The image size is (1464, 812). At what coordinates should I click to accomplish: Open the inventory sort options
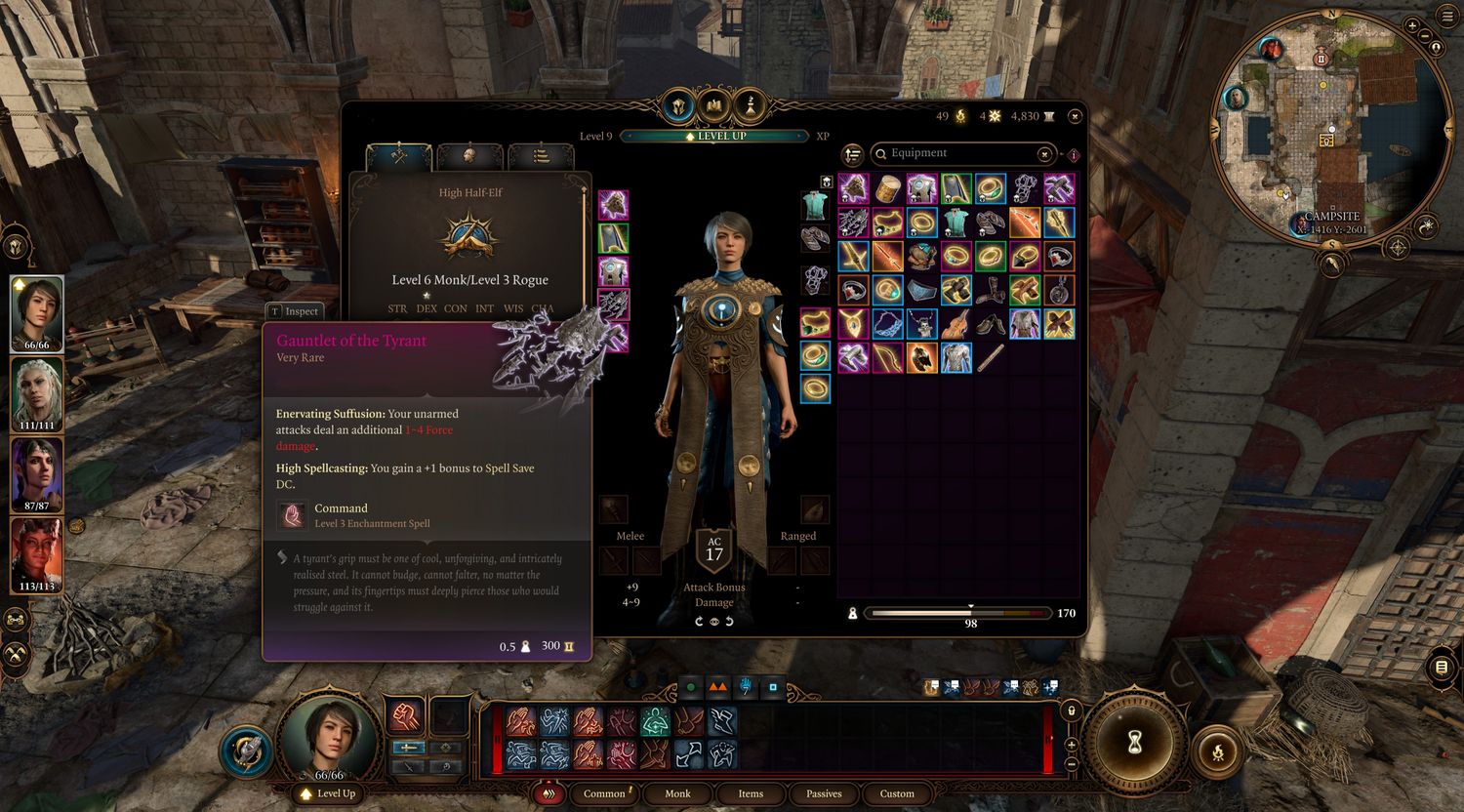pos(853,154)
